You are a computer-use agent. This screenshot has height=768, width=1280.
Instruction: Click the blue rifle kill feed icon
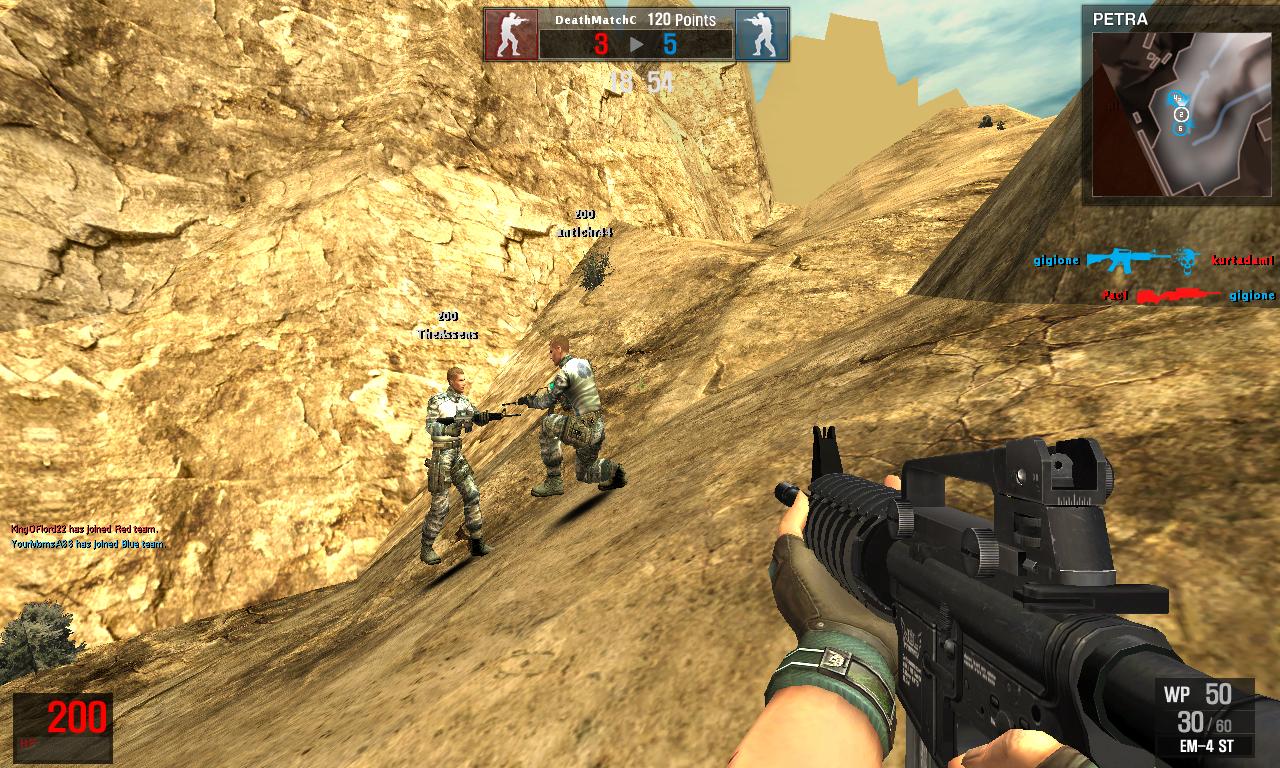click(x=1128, y=260)
